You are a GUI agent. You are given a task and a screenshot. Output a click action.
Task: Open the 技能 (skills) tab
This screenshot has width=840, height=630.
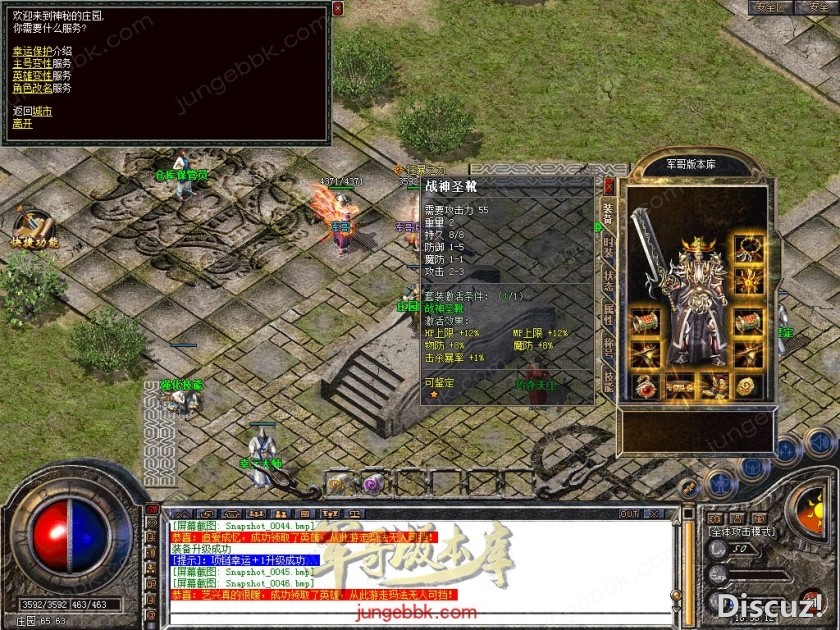point(608,380)
